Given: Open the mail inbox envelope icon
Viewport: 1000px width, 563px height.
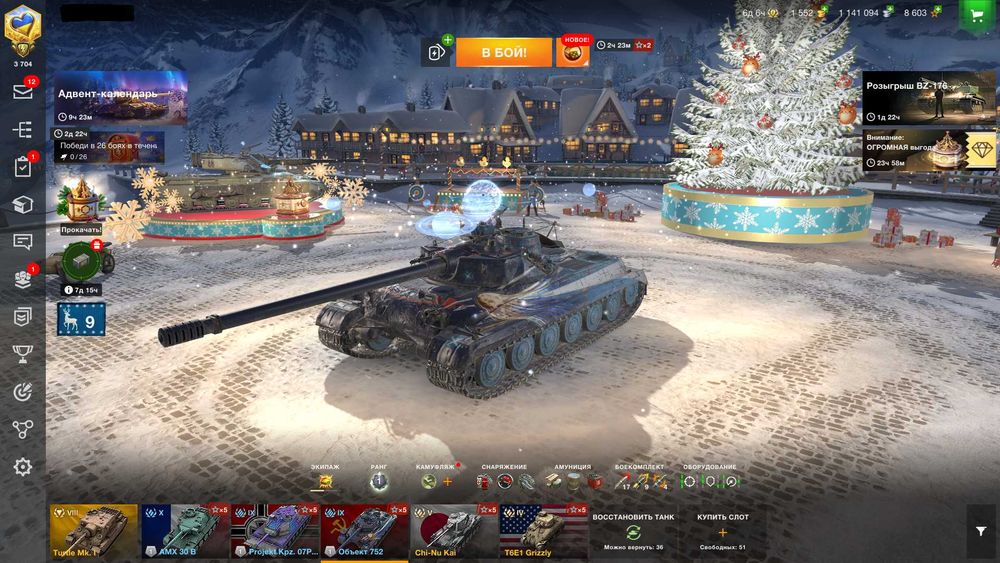Looking at the screenshot, I should pyautogui.click(x=22, y=91).
